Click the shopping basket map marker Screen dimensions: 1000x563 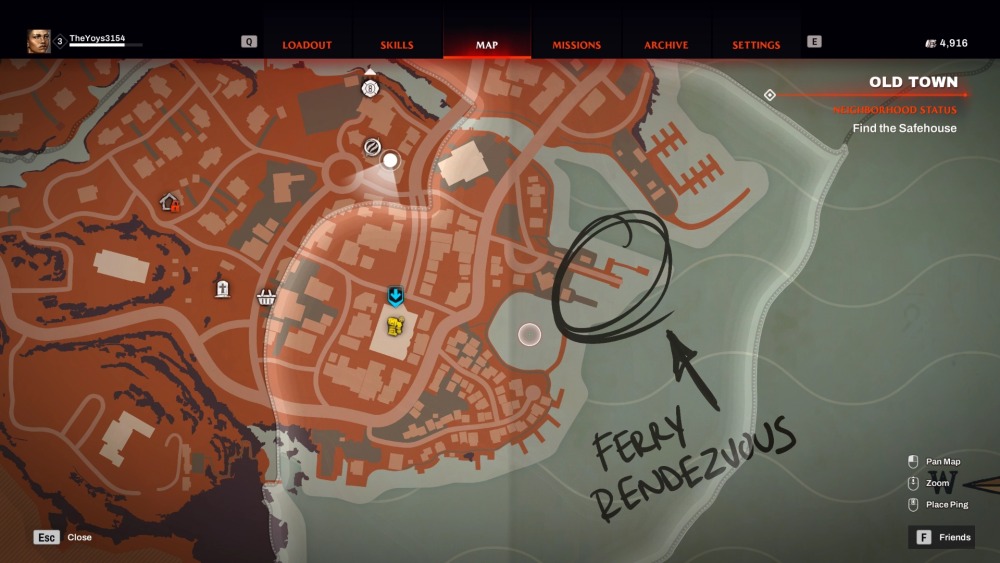[x=266, y=296]
